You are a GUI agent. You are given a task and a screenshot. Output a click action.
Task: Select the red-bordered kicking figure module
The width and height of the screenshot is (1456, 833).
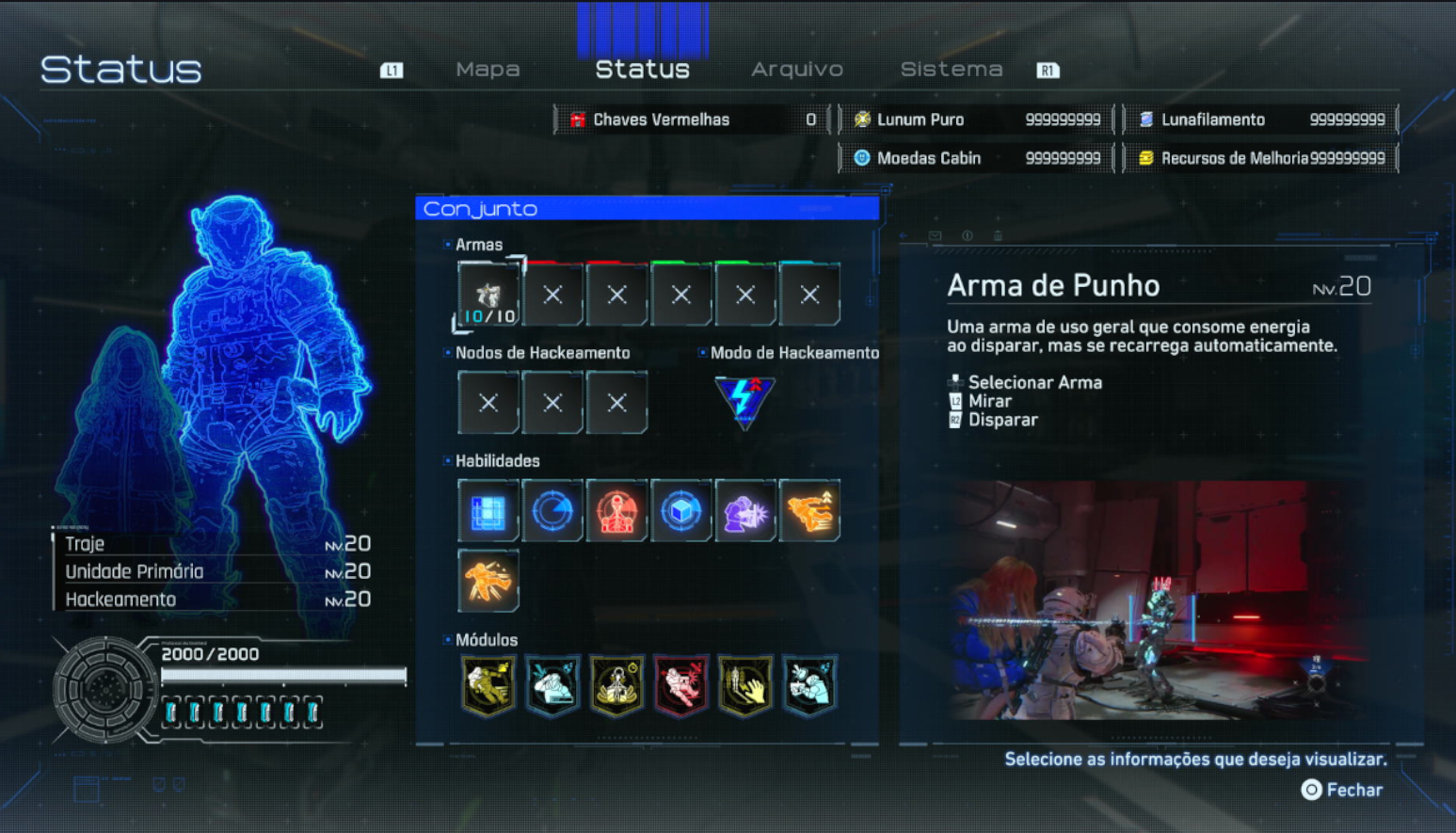pyautogui.click(x=680, y=685)
